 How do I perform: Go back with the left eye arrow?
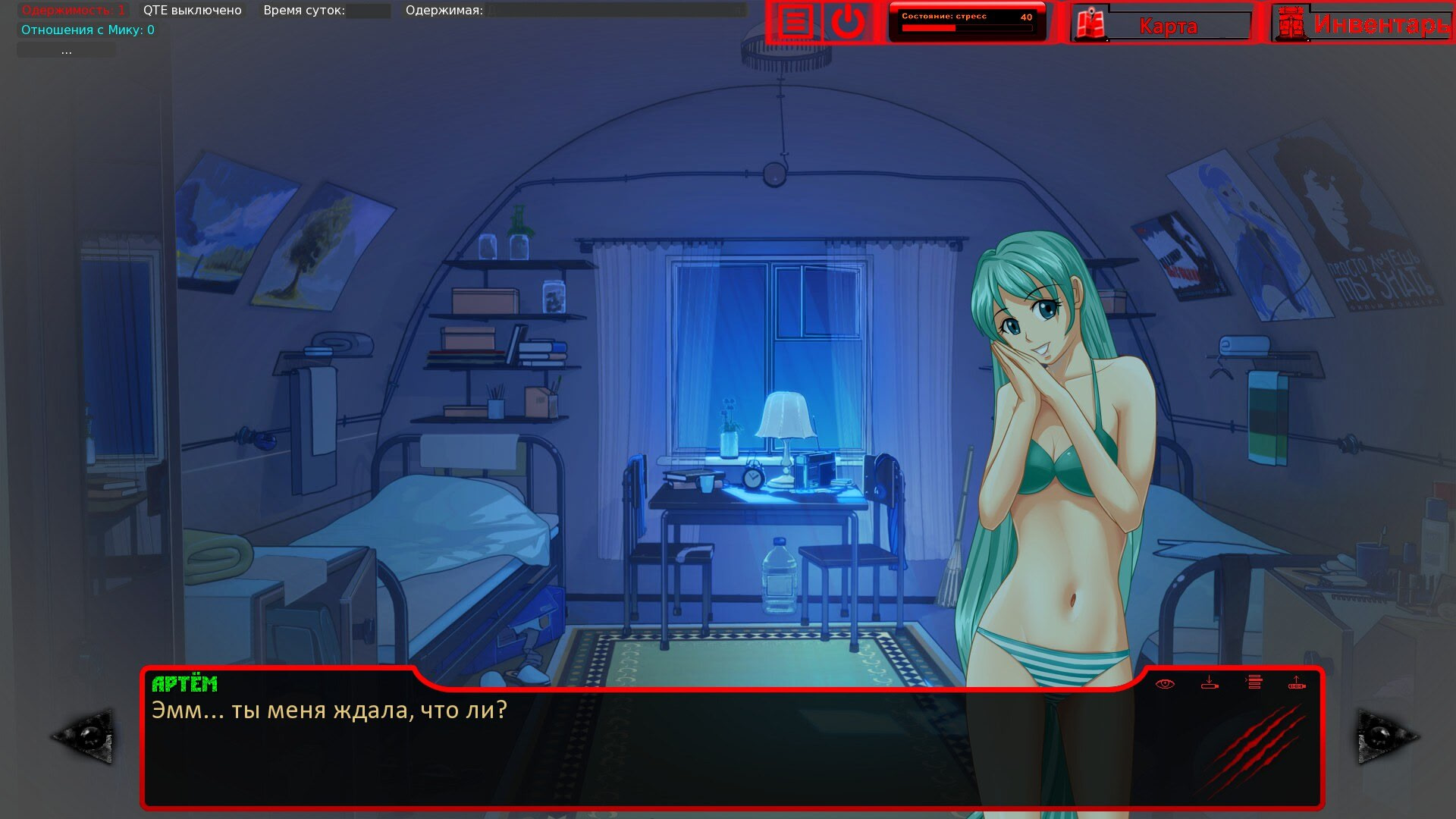[83, 736]
